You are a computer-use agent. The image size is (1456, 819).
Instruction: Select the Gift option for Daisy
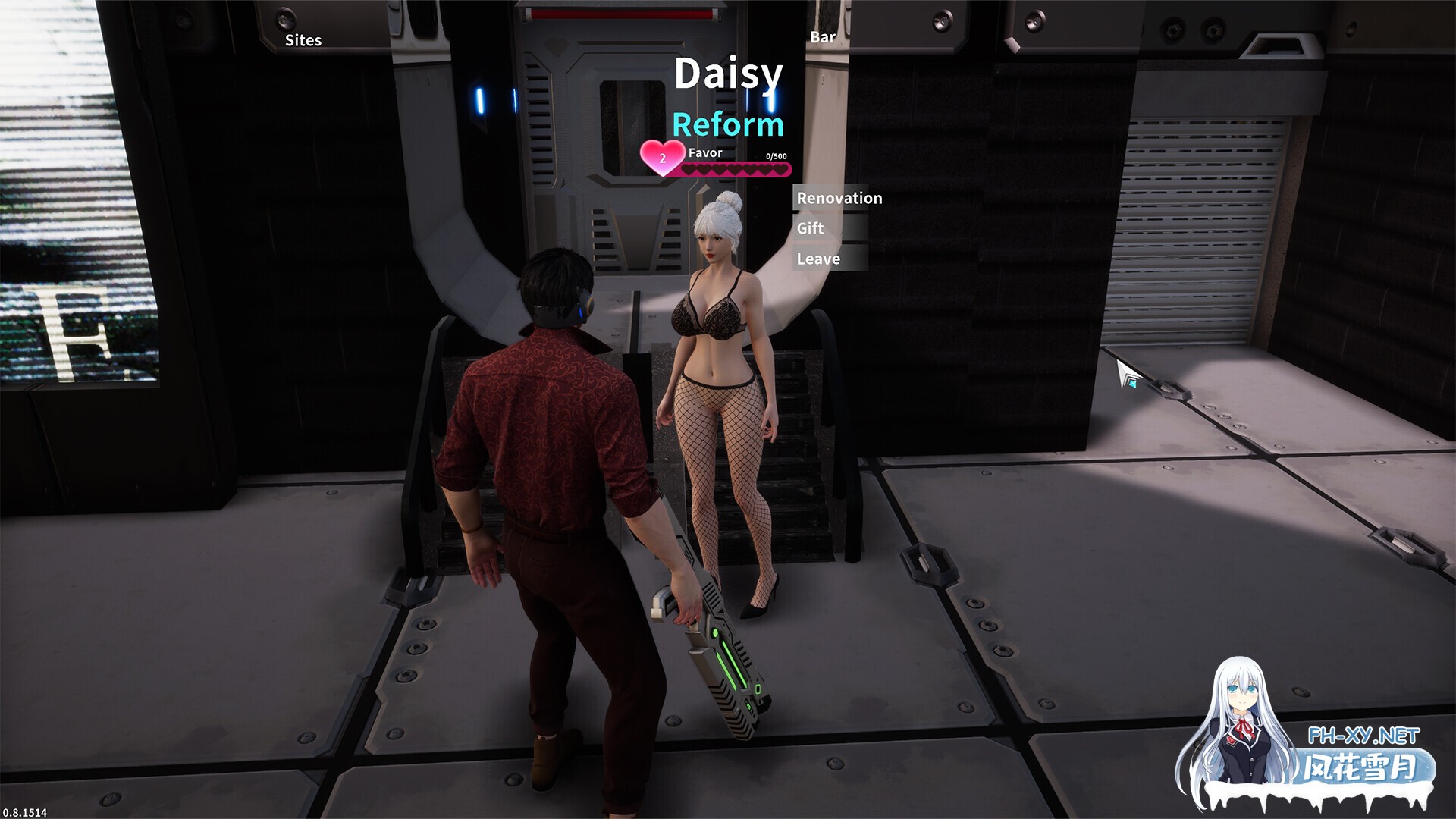[808, 228]
